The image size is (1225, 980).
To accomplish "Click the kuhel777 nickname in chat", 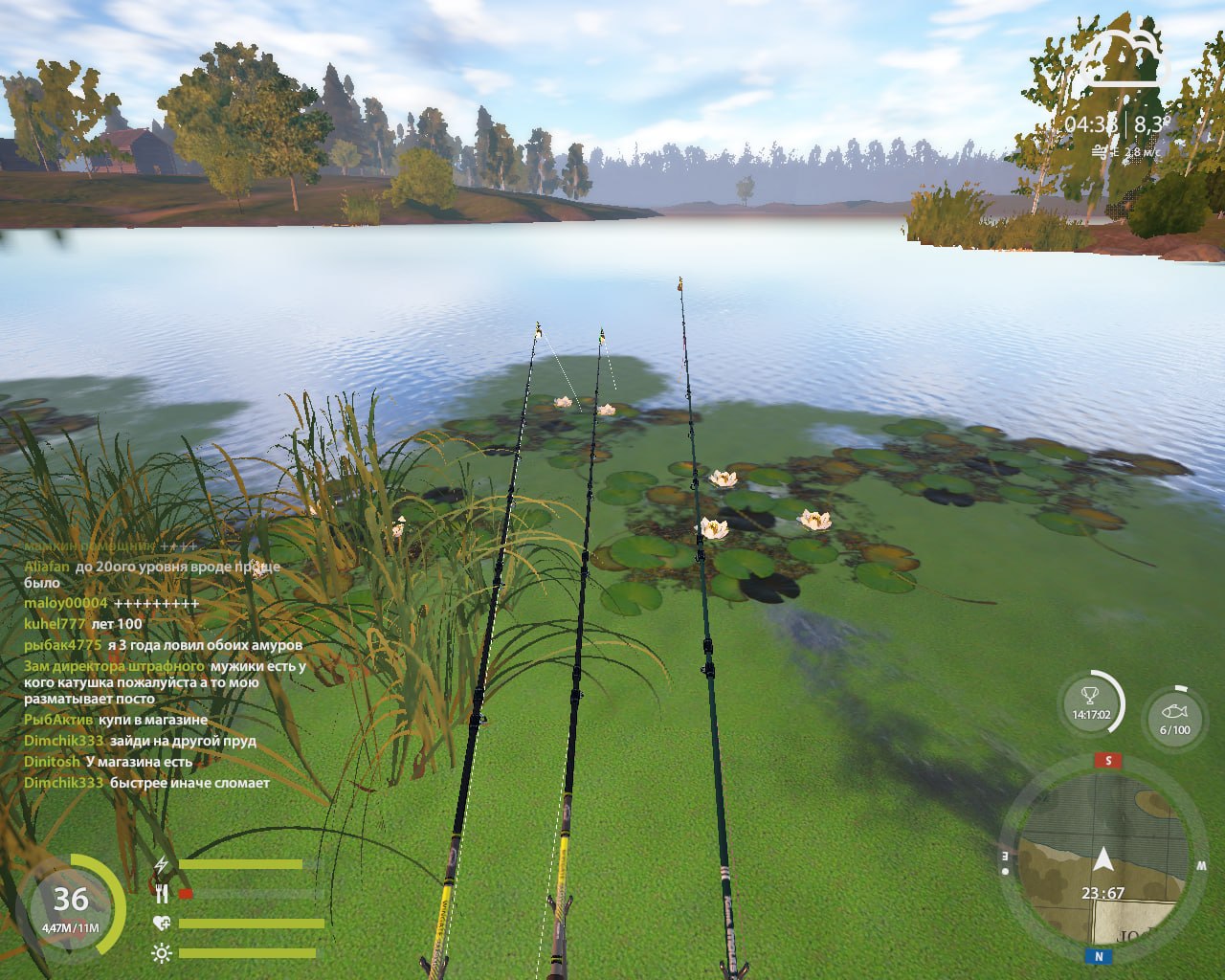I will 55,623.
